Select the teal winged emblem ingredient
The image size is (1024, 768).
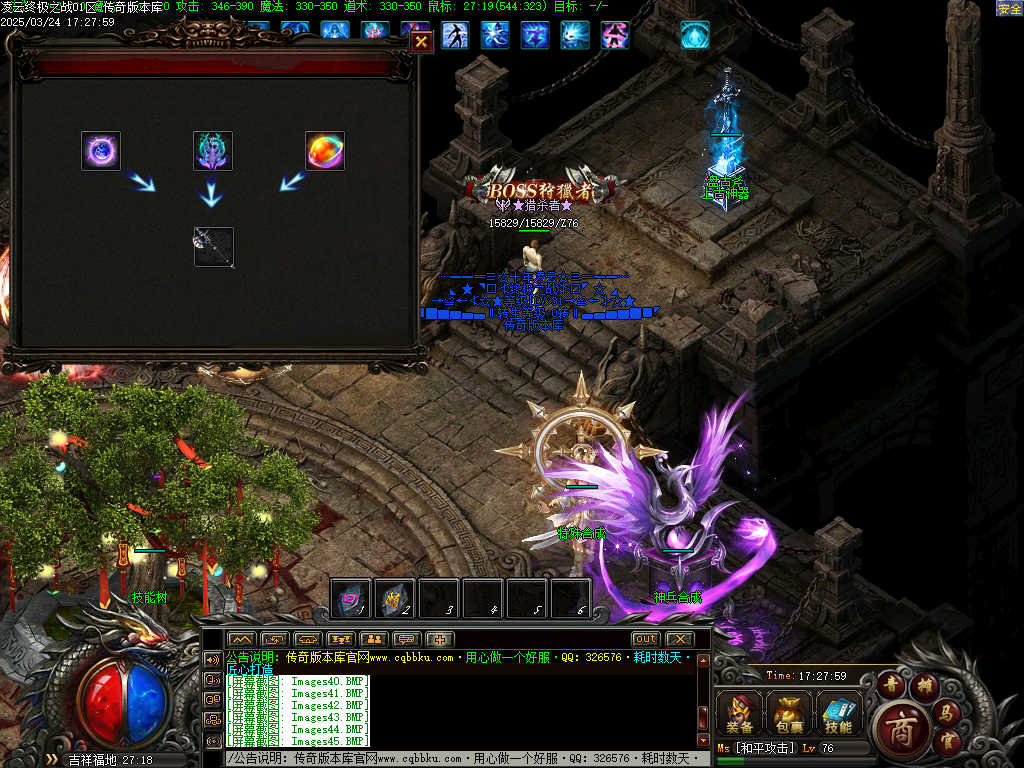tap(213, 151)
